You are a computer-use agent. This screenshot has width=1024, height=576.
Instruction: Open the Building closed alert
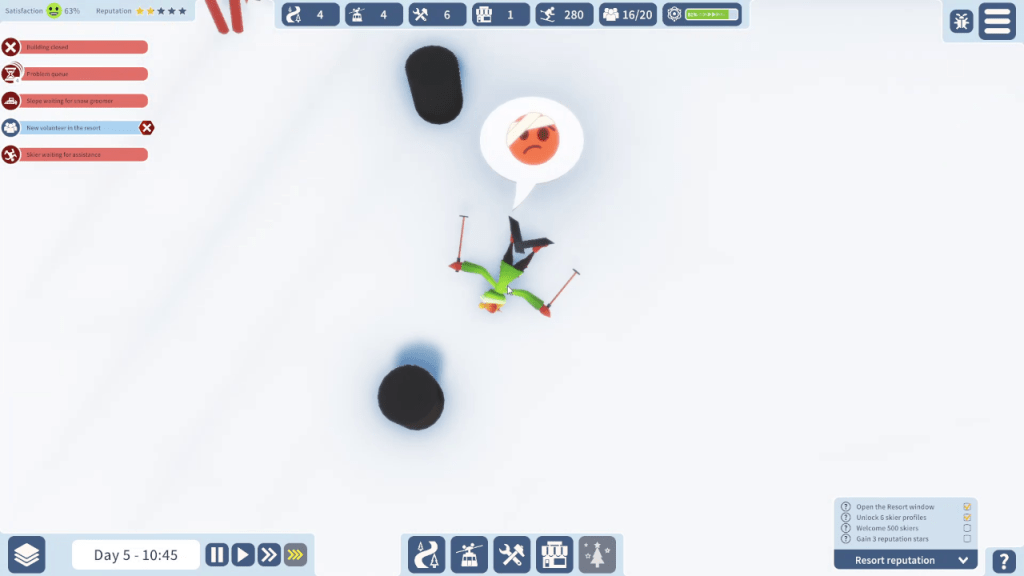click(x=83, y=47)
